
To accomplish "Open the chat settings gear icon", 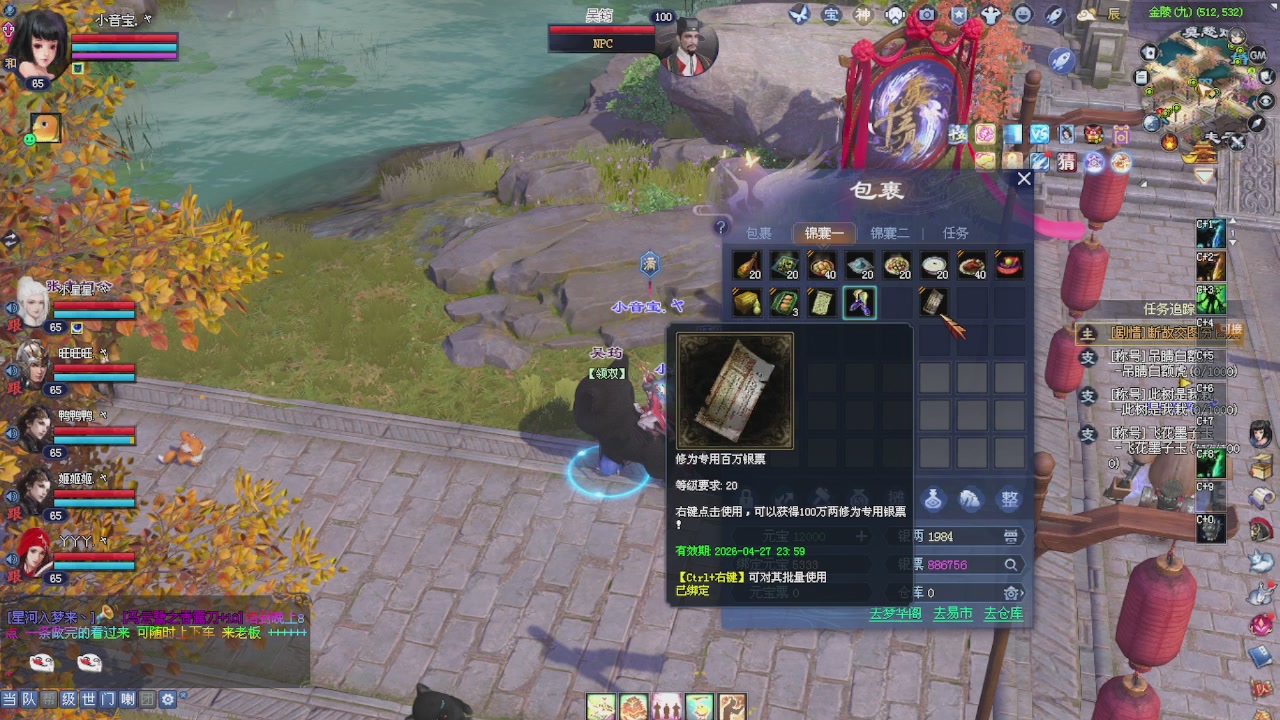I will coord(168,700).
